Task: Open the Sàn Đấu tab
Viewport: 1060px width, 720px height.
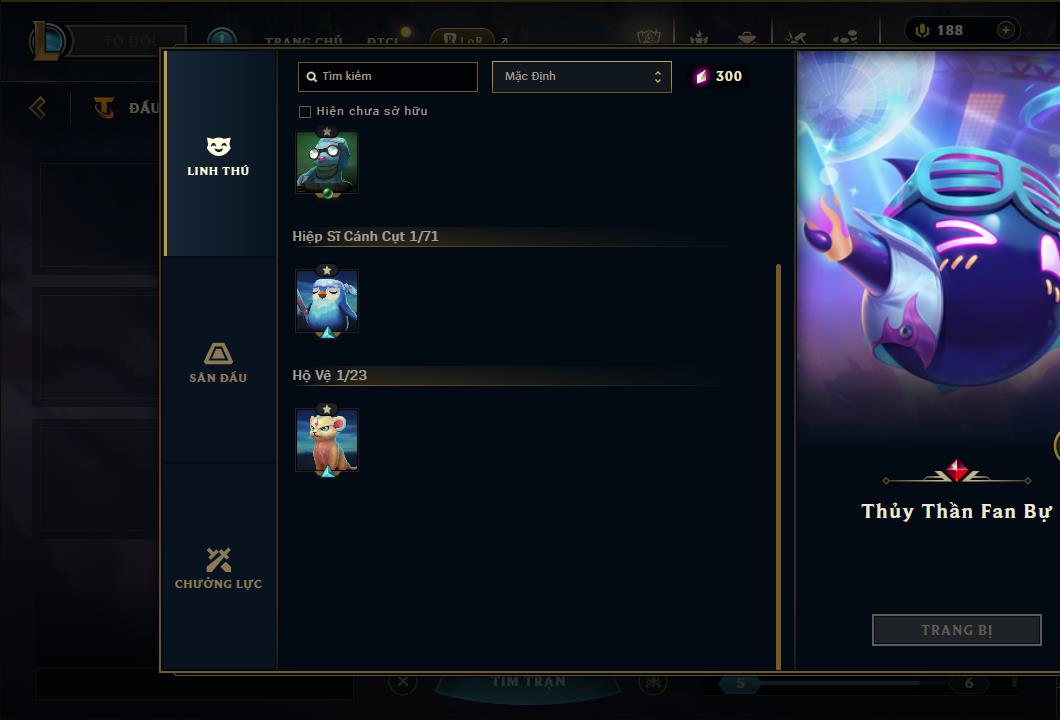Action: (x=218, y=362)
